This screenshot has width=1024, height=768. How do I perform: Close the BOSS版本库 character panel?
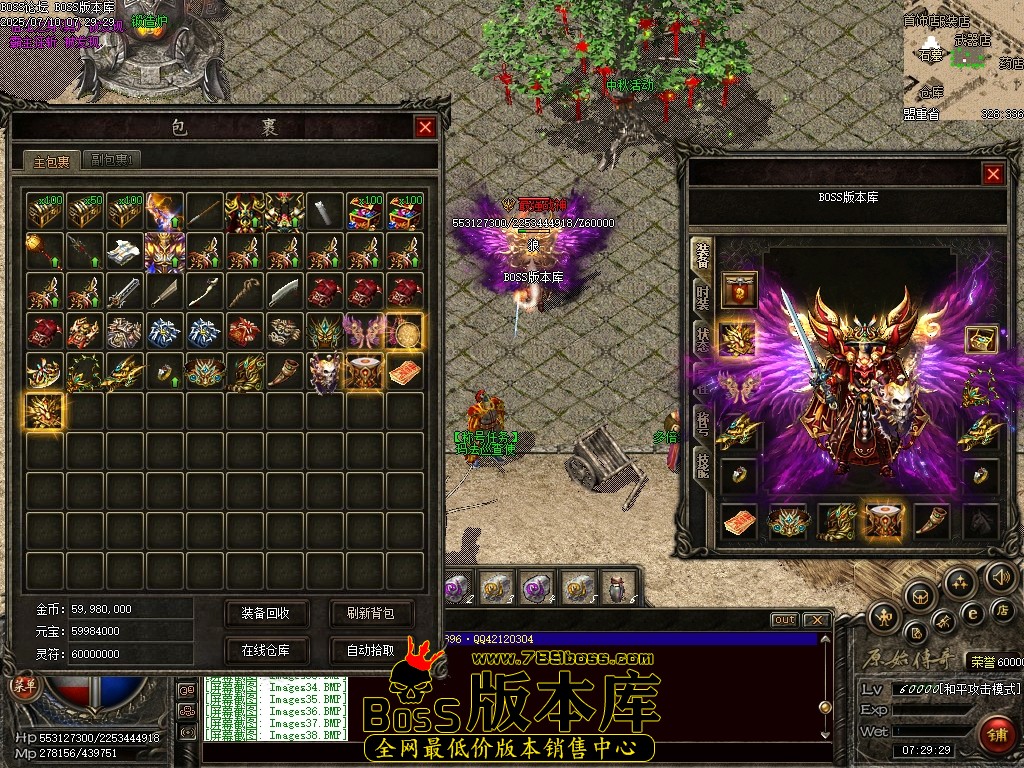click(x=993, y=174)
